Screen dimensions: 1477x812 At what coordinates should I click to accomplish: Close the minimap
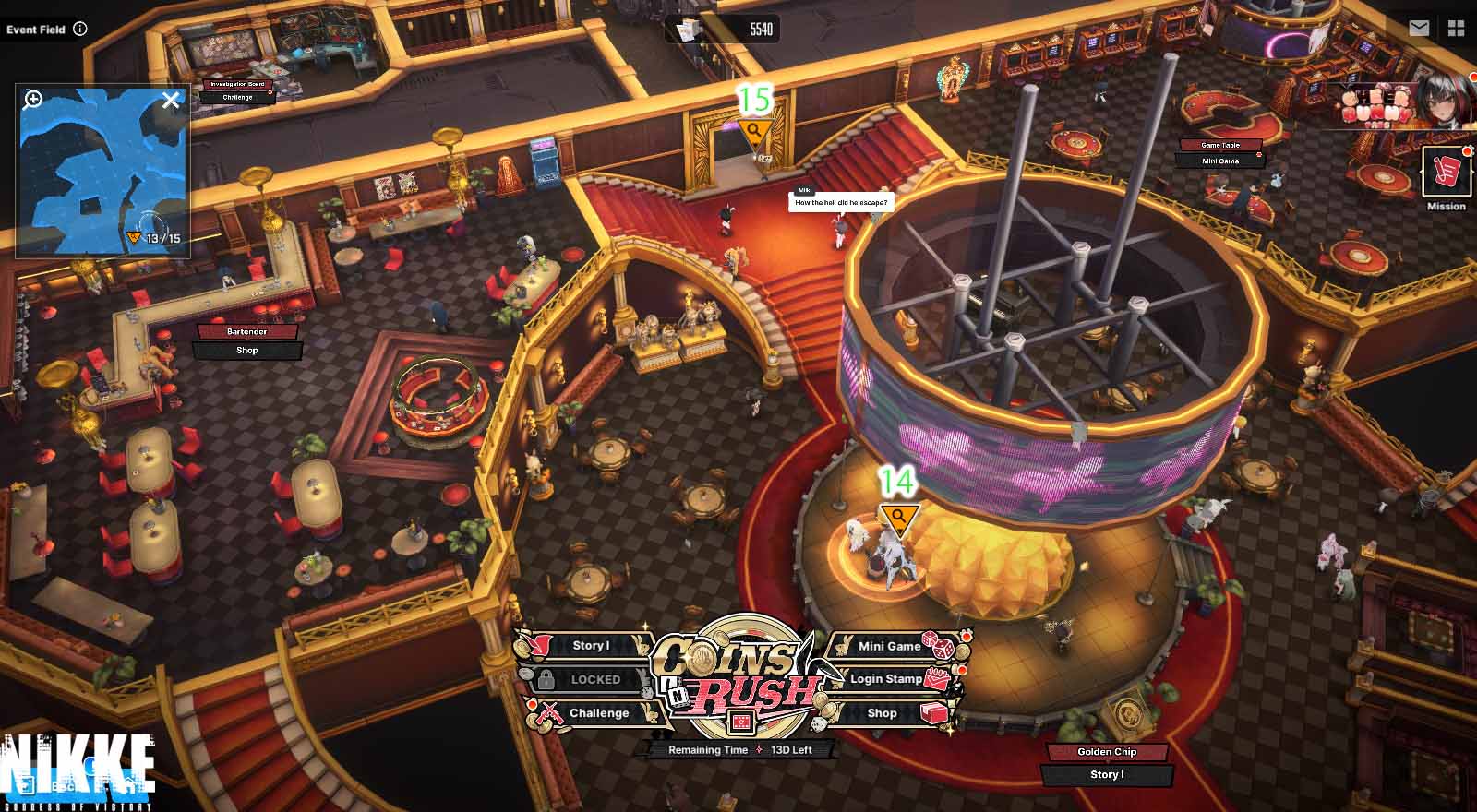pyautogui.click(x=171, y=101)
